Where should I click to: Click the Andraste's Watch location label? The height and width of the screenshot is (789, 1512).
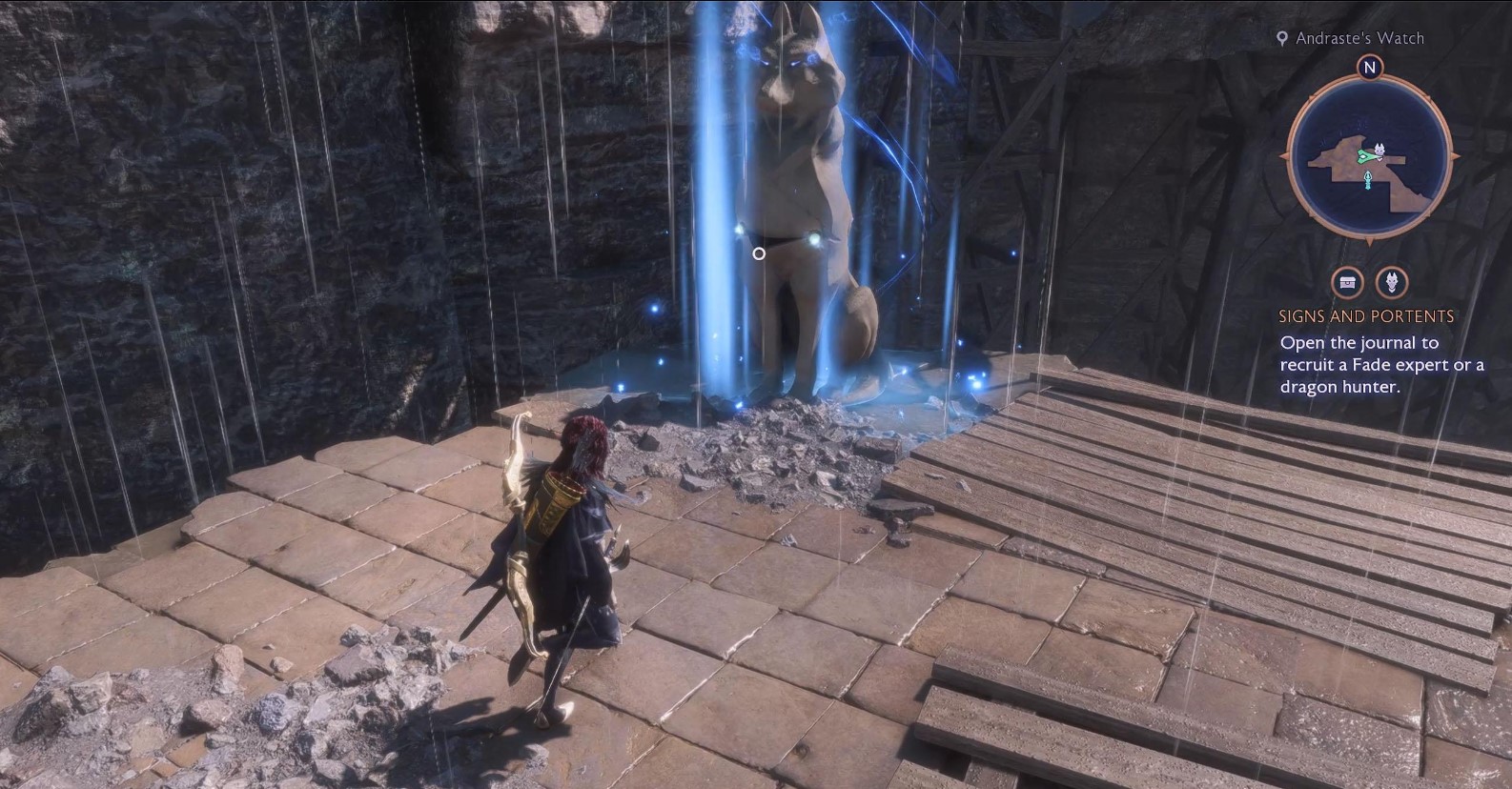(x=1359, y=38)
